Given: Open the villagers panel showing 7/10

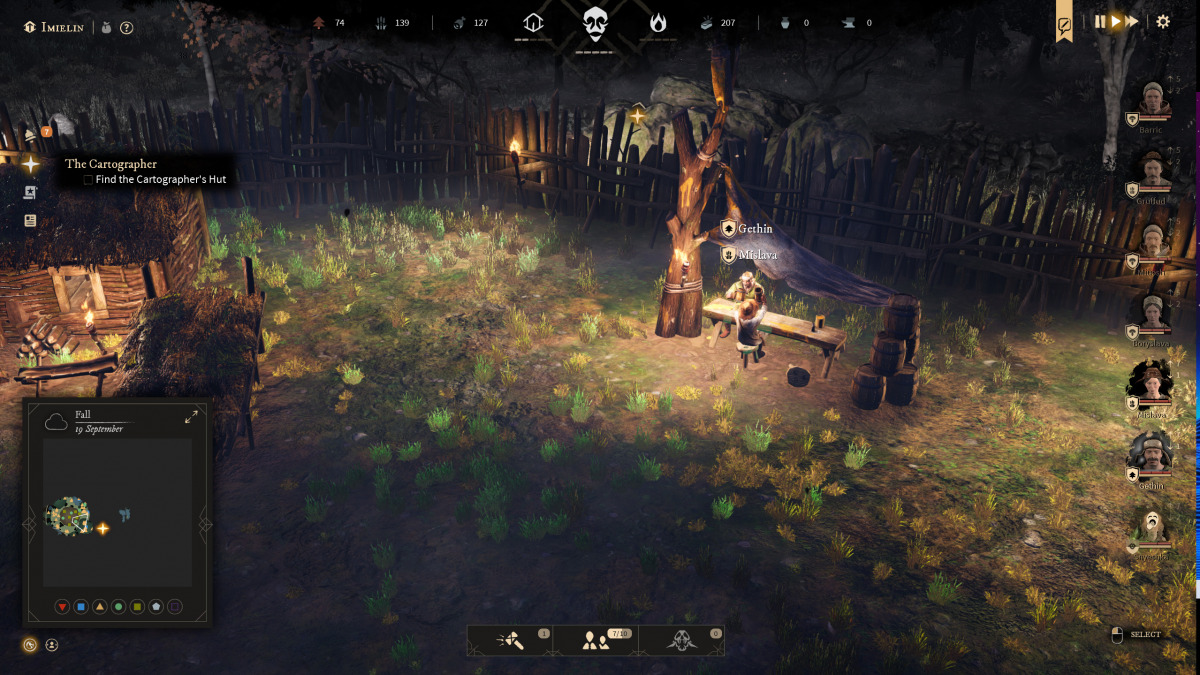Looking at the screenshot, I should 597,641.
